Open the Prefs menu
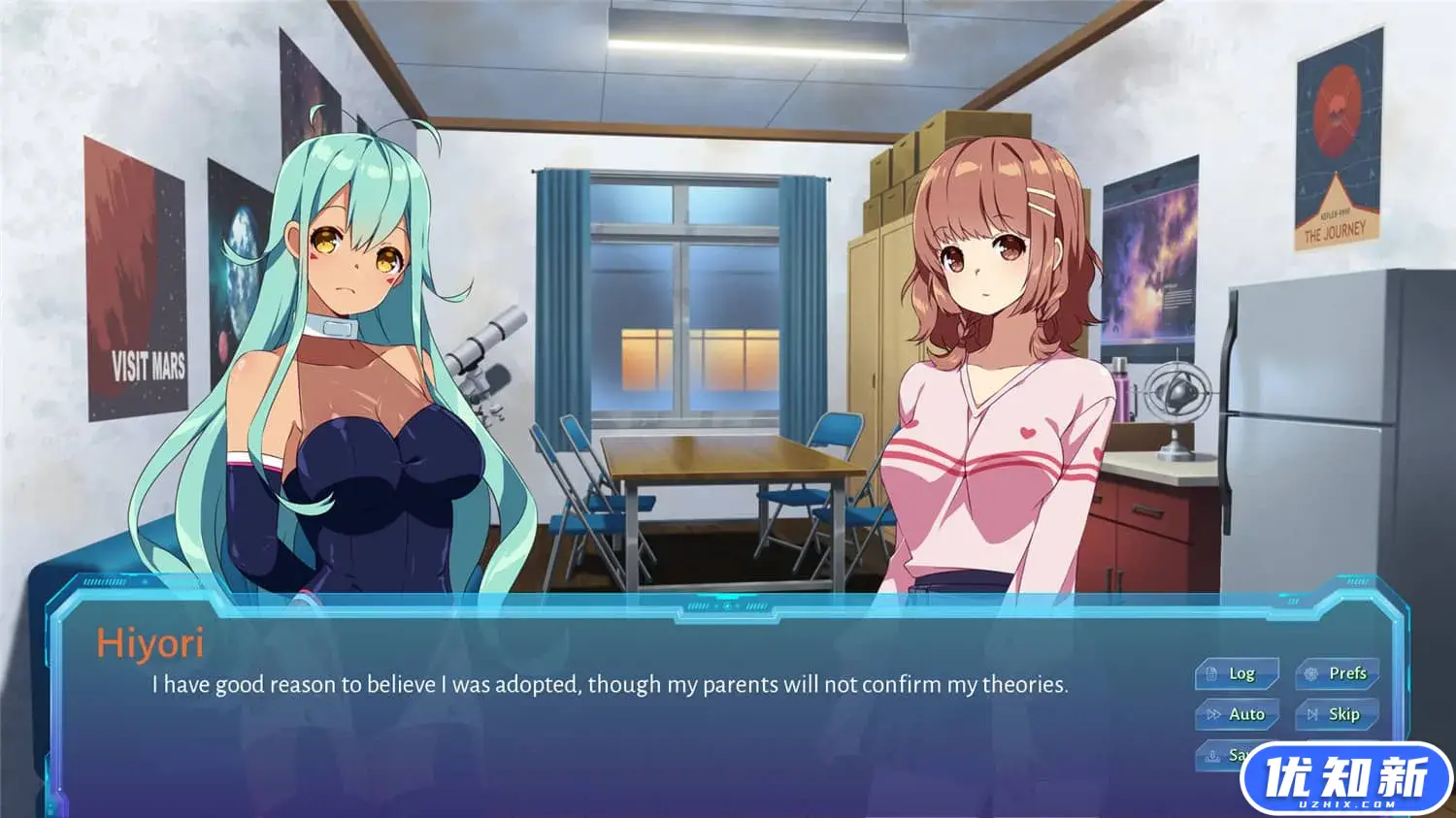The width and height of the screenshot is (1456, 818). (x=1337, y=673)
